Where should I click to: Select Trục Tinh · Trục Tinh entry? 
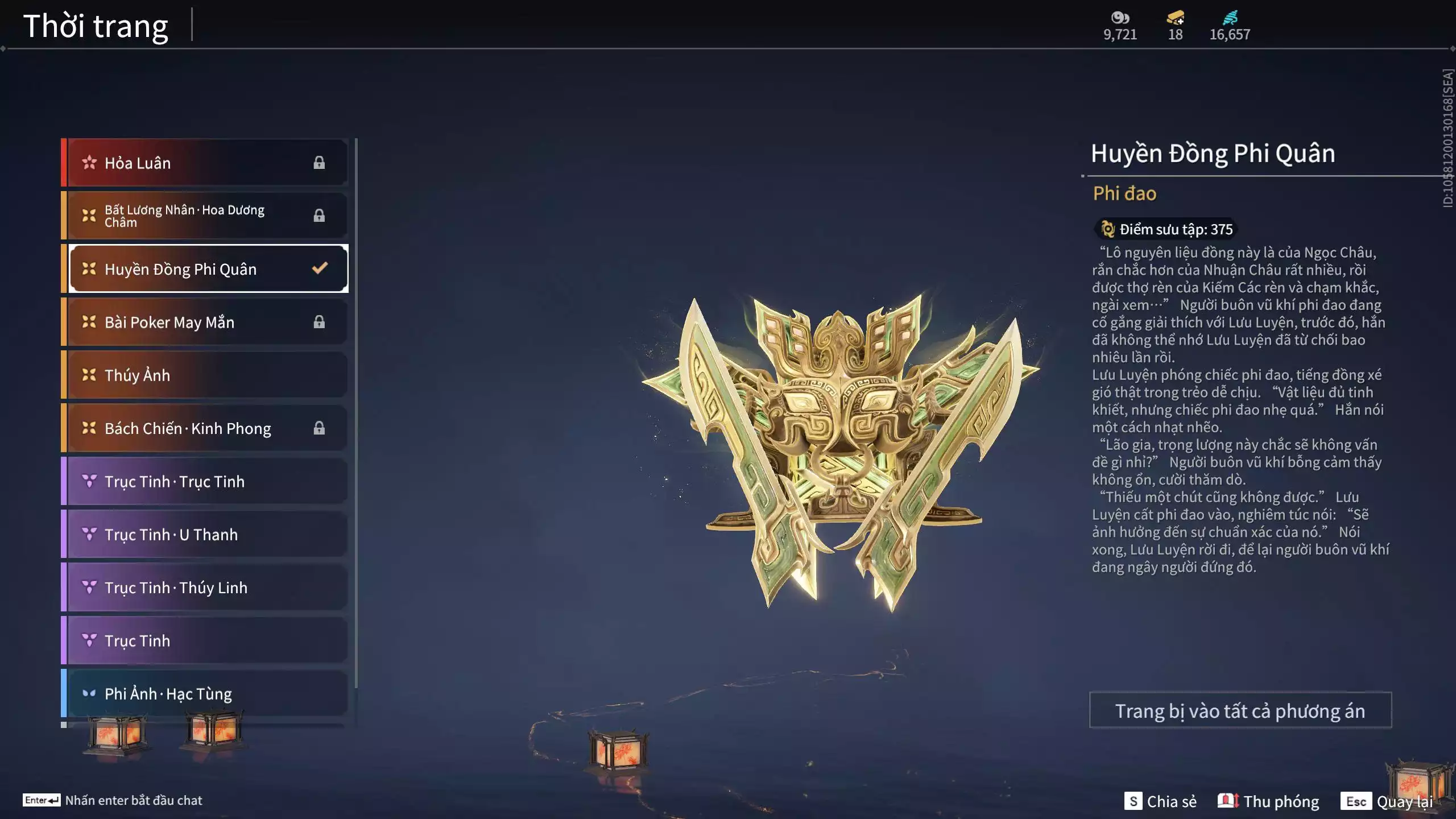pos(205,481)
